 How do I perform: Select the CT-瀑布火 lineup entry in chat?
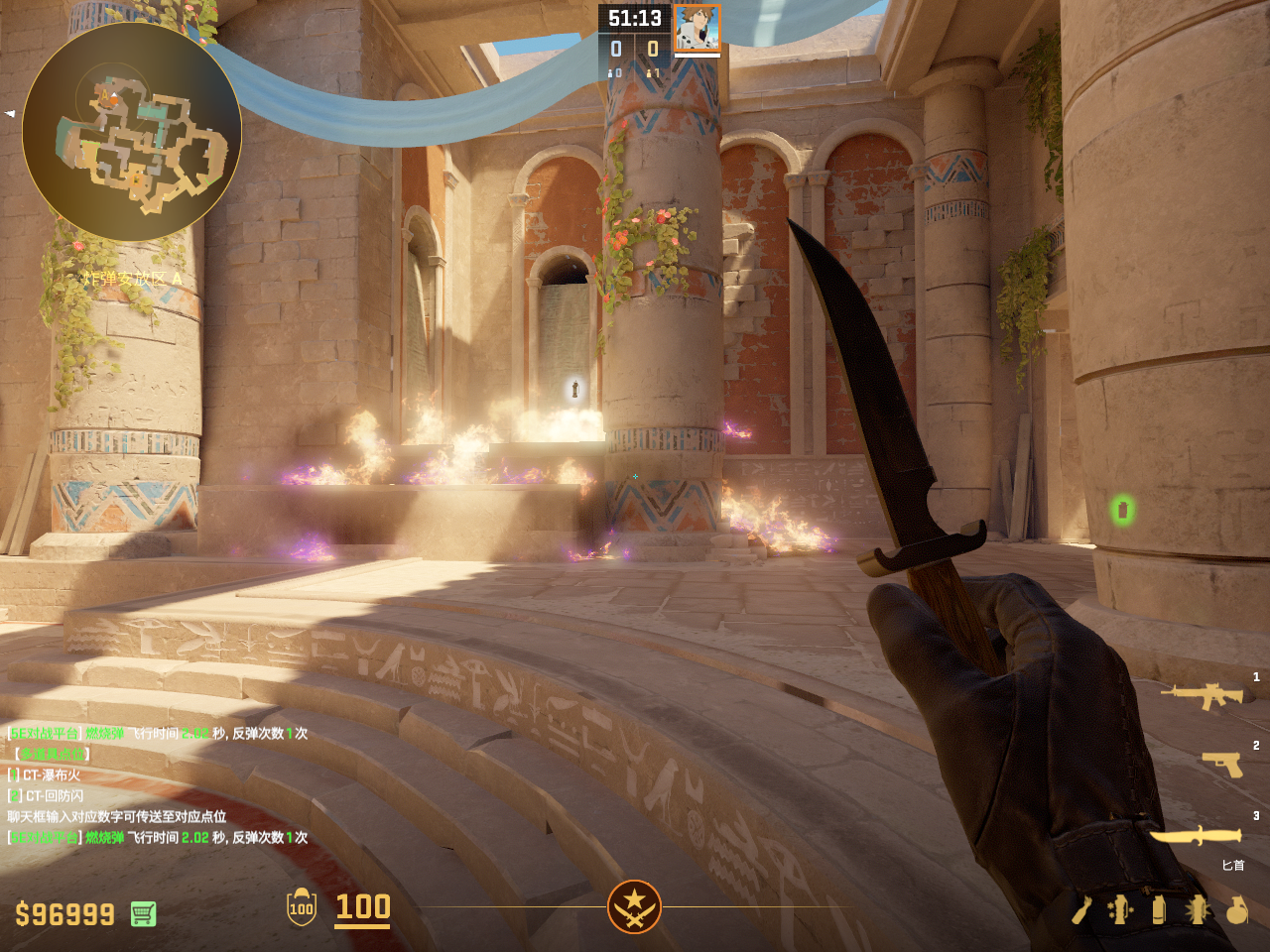[52, 775]
